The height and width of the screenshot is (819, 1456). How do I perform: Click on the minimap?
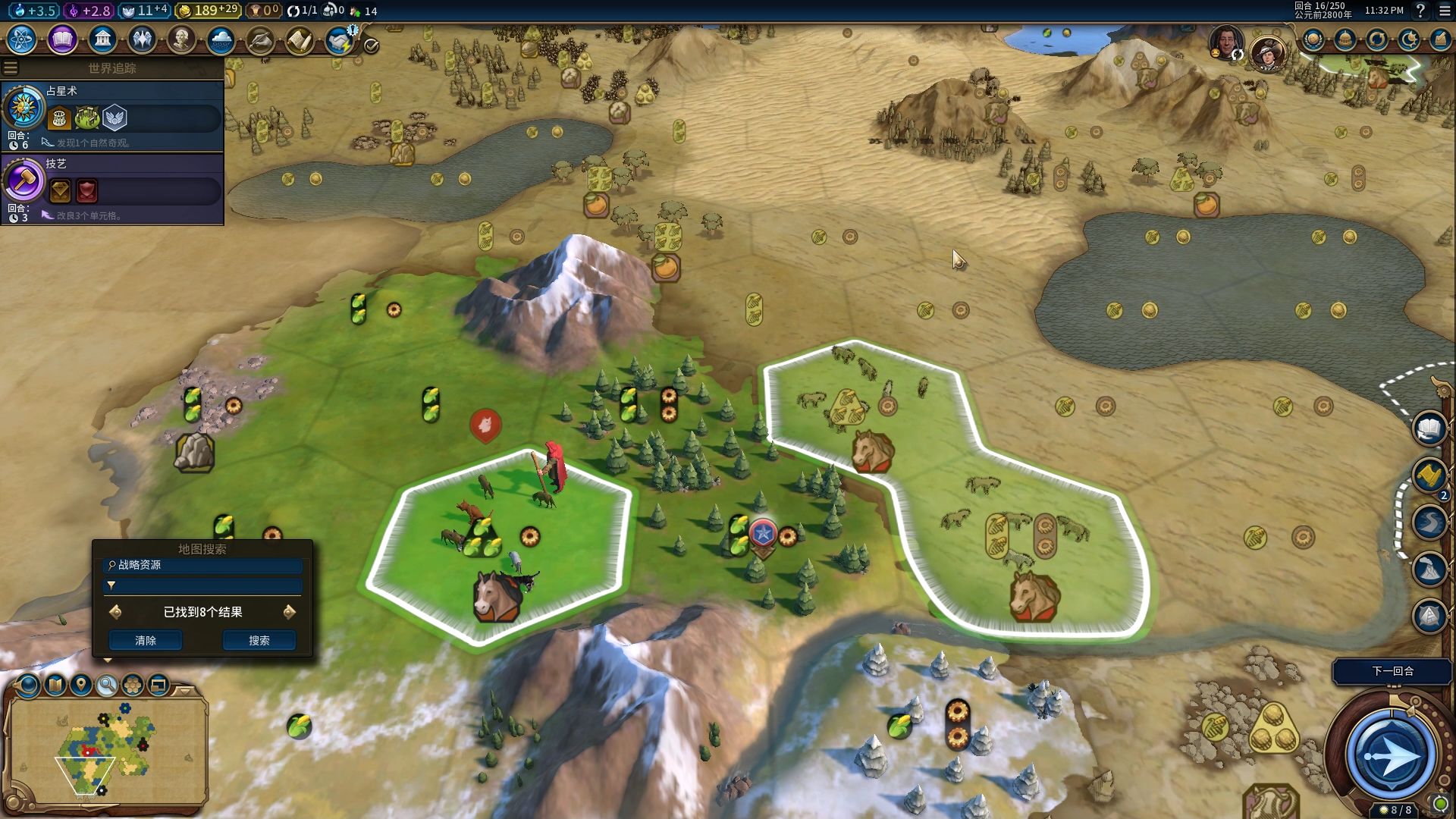click(x=106, y=751)
